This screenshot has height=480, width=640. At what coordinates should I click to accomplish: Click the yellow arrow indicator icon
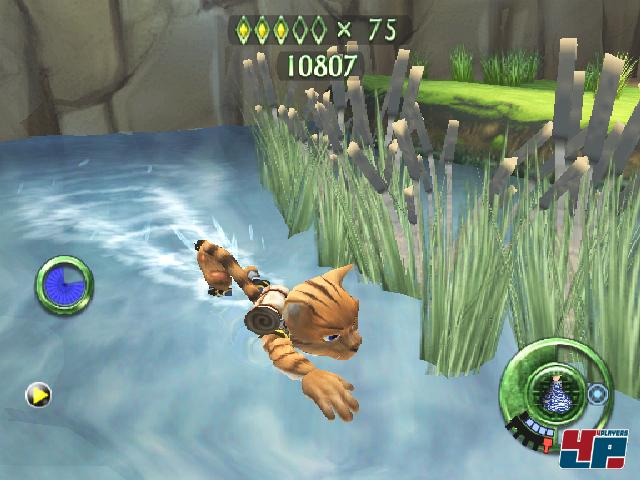click(x=38, y=395)
